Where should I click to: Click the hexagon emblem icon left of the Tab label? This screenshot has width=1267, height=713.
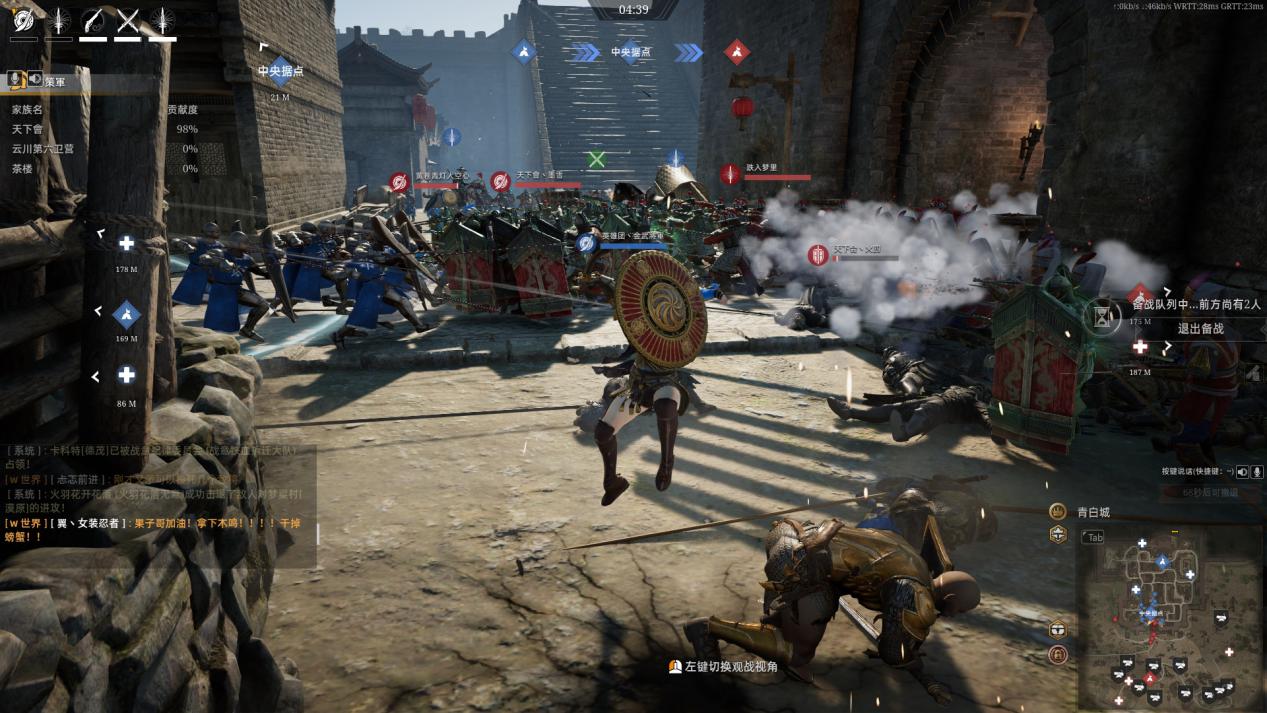[x=1058, y=535]
